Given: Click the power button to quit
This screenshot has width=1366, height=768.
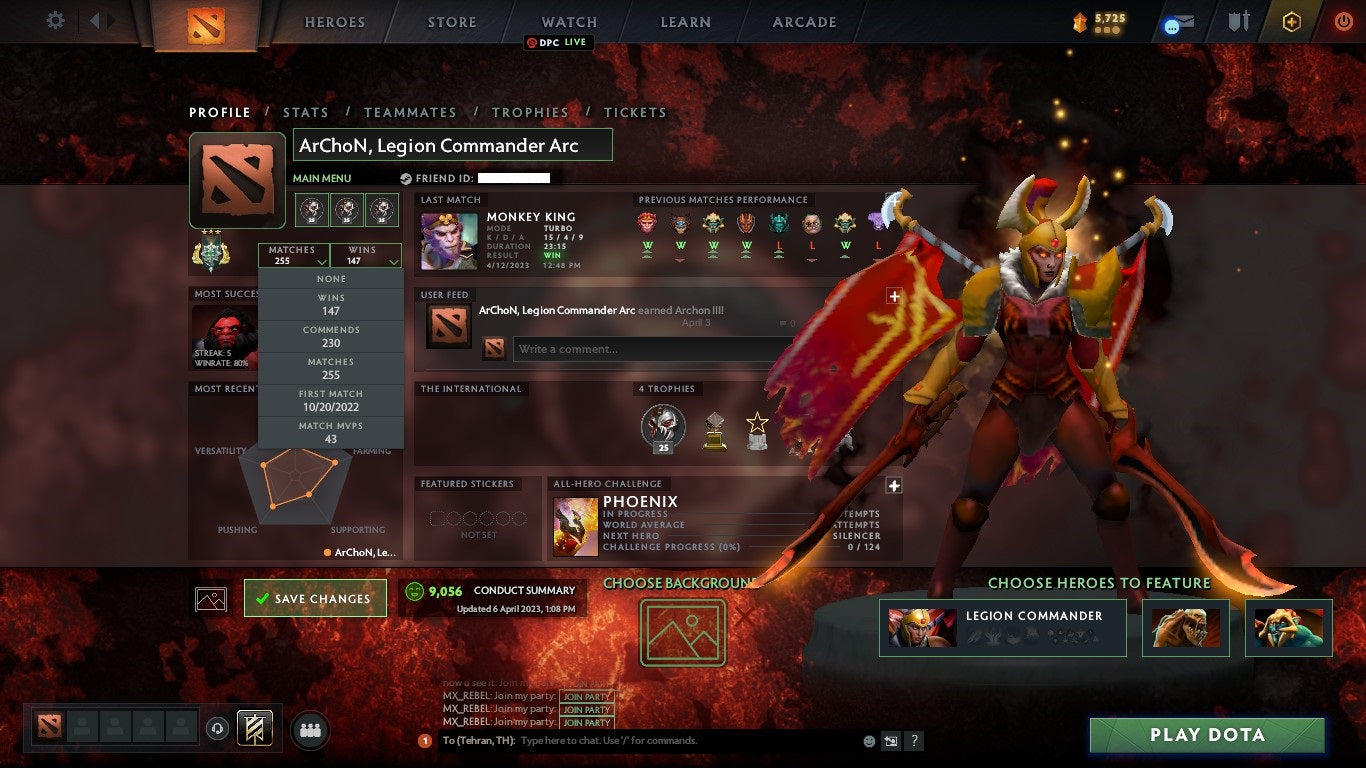Looking at the screenshot, I should coord(1343,21).
